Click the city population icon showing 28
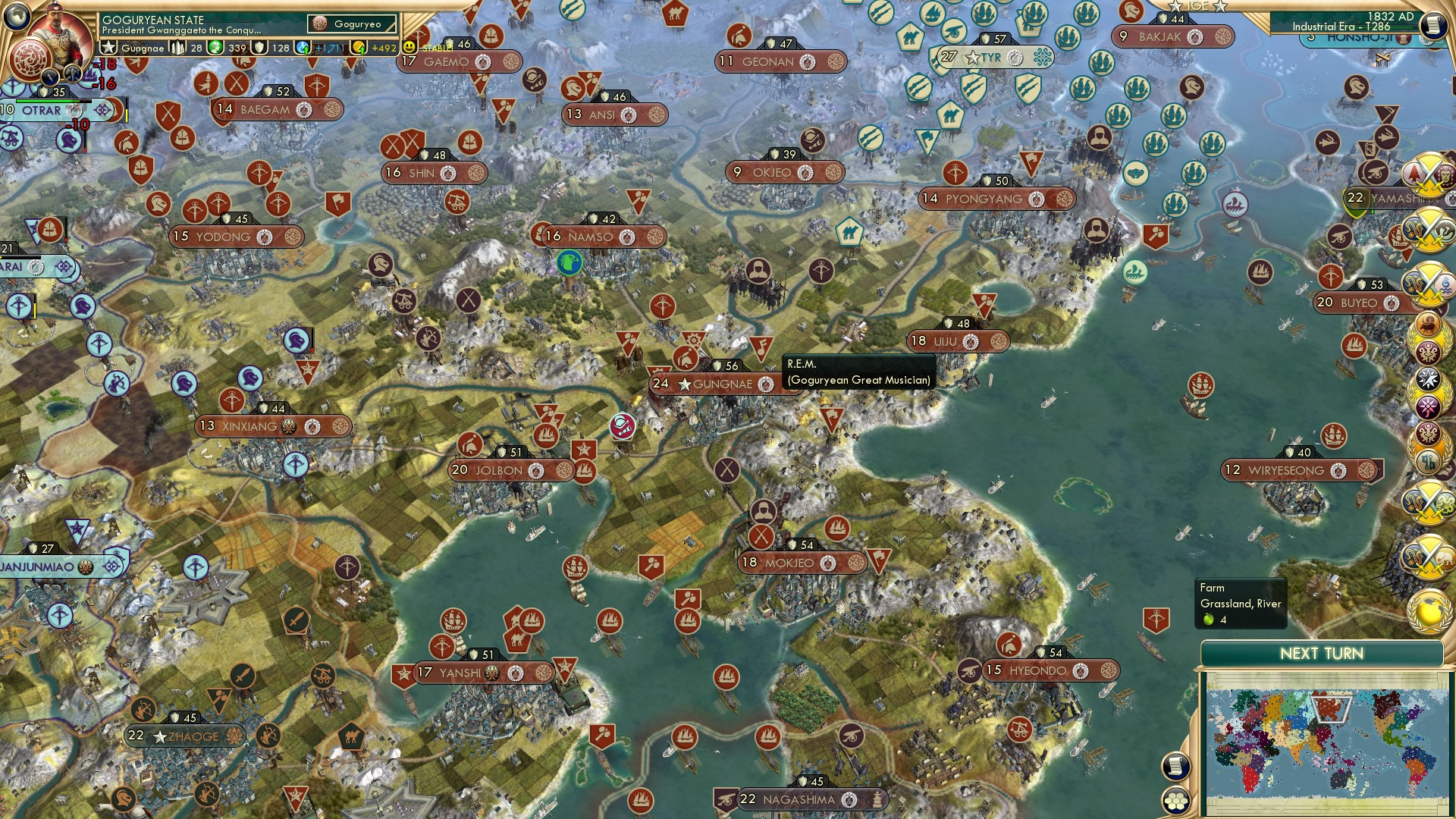Viewport: 1456px width, 819px height. pos(176,47)
